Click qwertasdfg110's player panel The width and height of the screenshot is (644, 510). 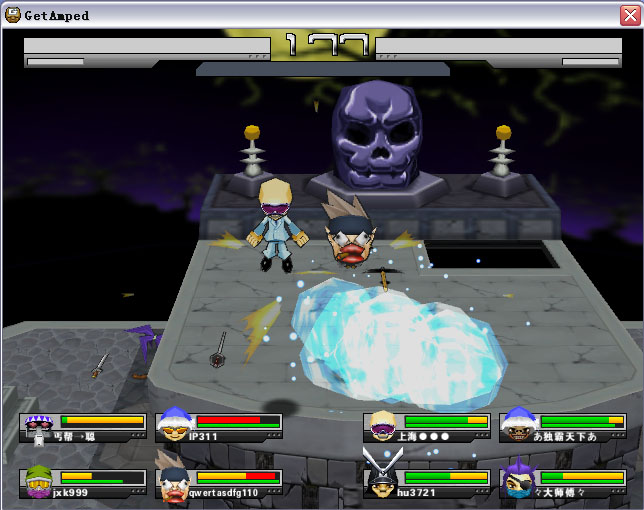coord(219,484)
